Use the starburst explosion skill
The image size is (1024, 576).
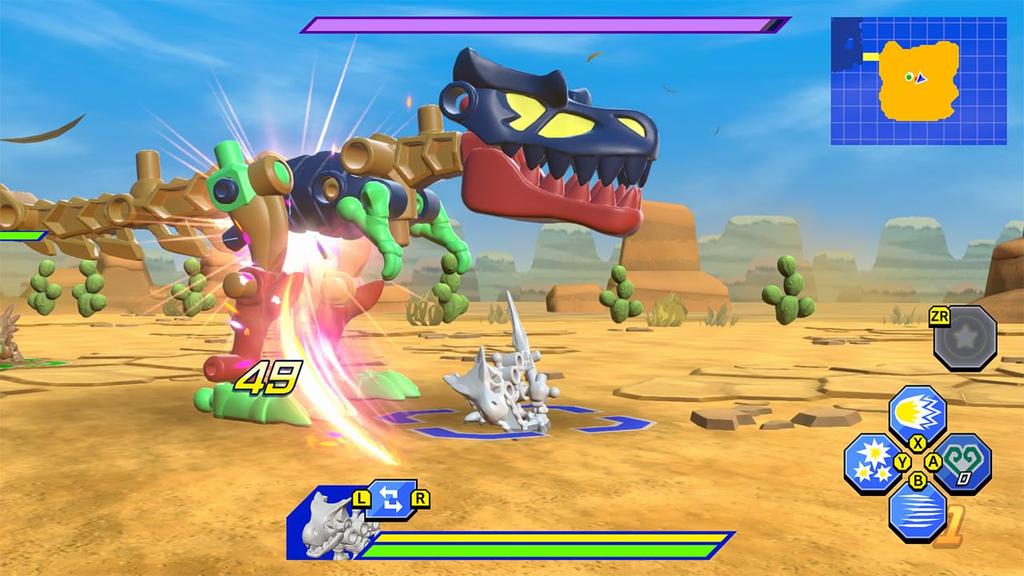tap(872, 461)
